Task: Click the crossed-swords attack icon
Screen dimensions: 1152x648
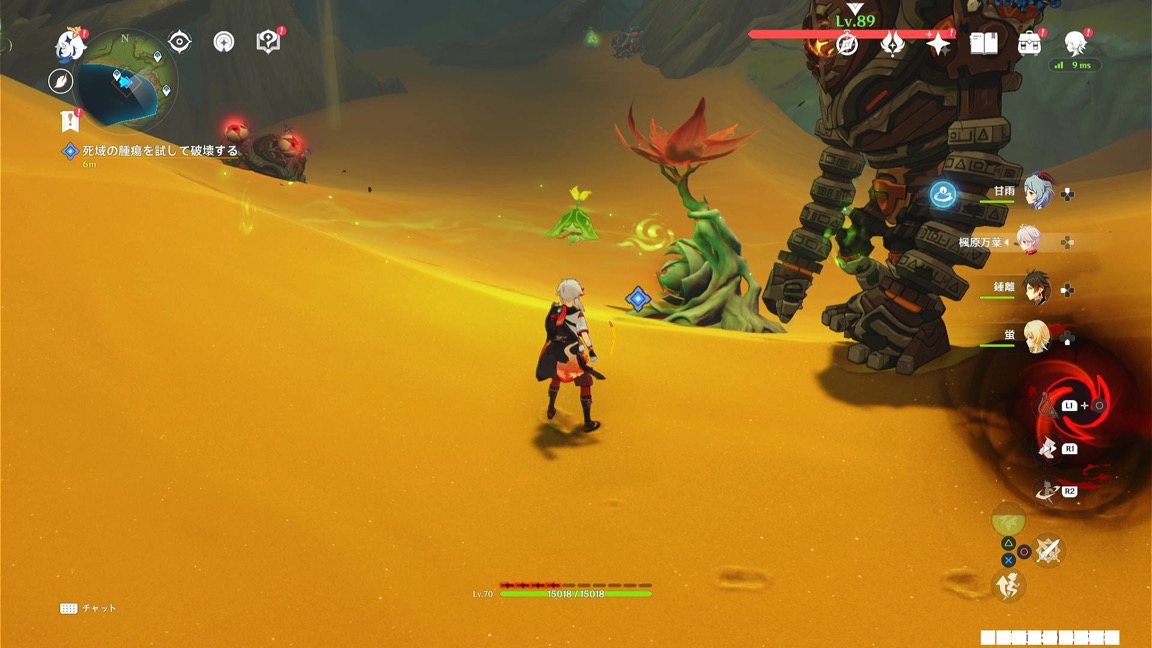Action: [1047, 551]
